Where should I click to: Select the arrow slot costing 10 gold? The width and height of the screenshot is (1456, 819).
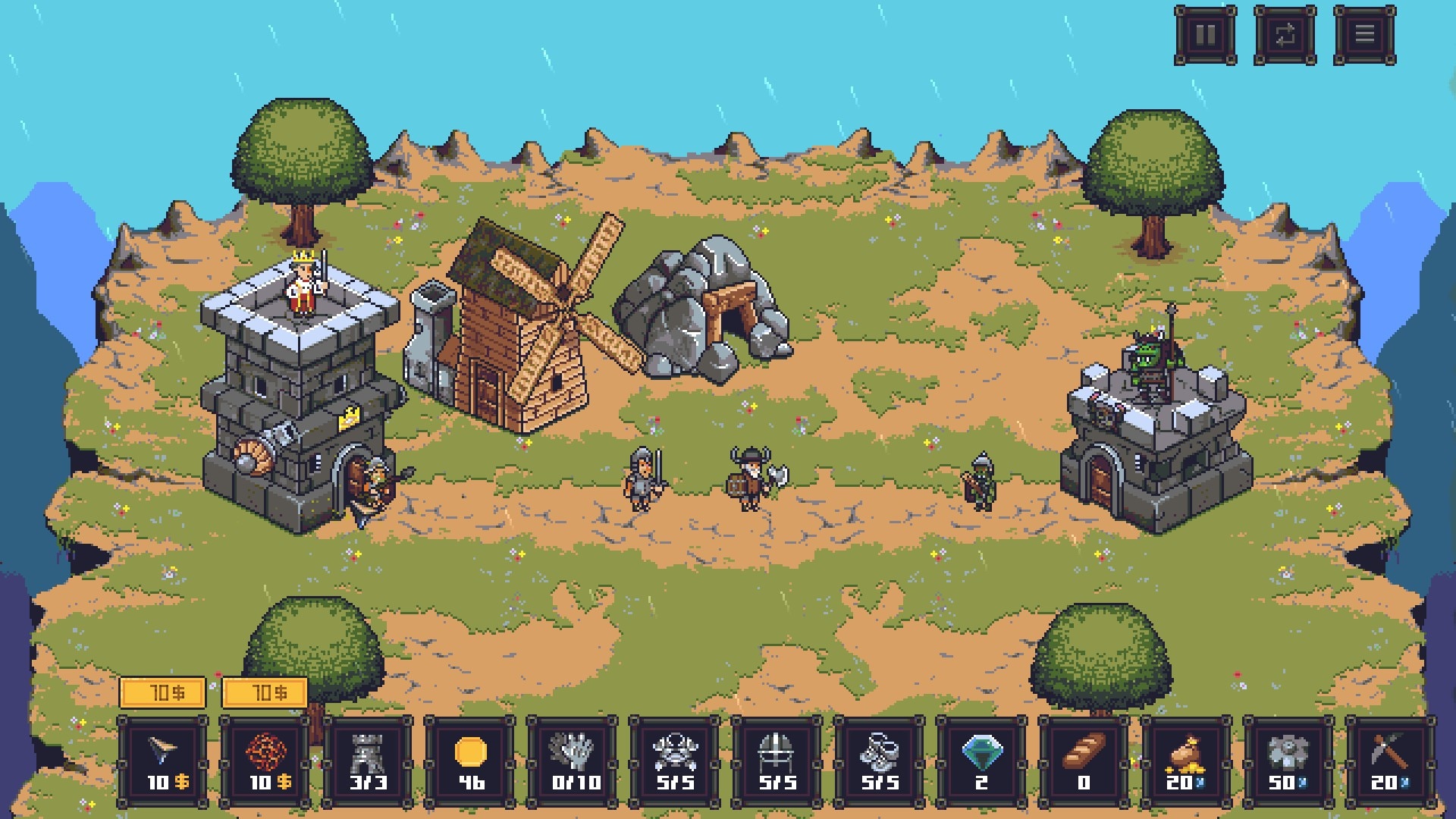[x=163, y=761]
